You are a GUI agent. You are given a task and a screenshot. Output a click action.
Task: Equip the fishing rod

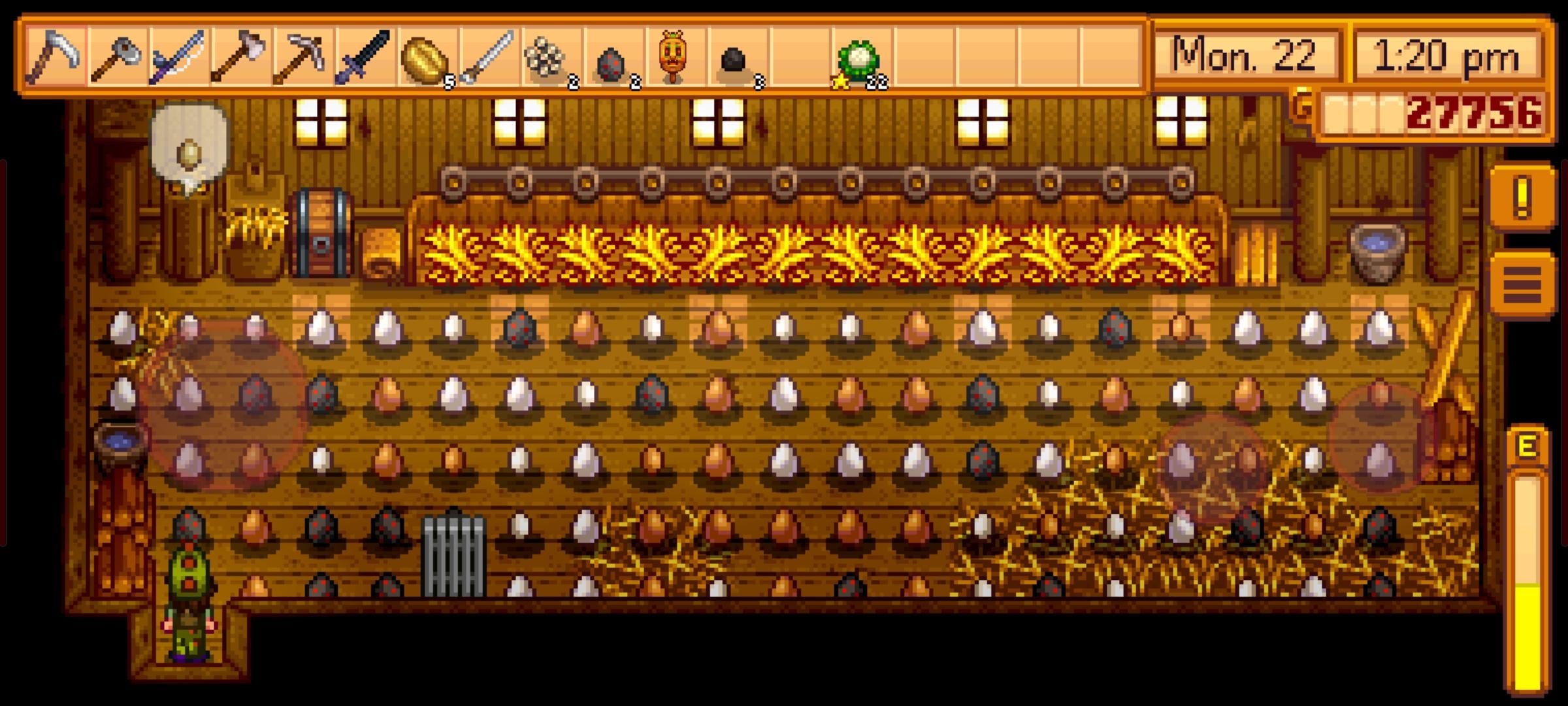click(x=178, y=58)
